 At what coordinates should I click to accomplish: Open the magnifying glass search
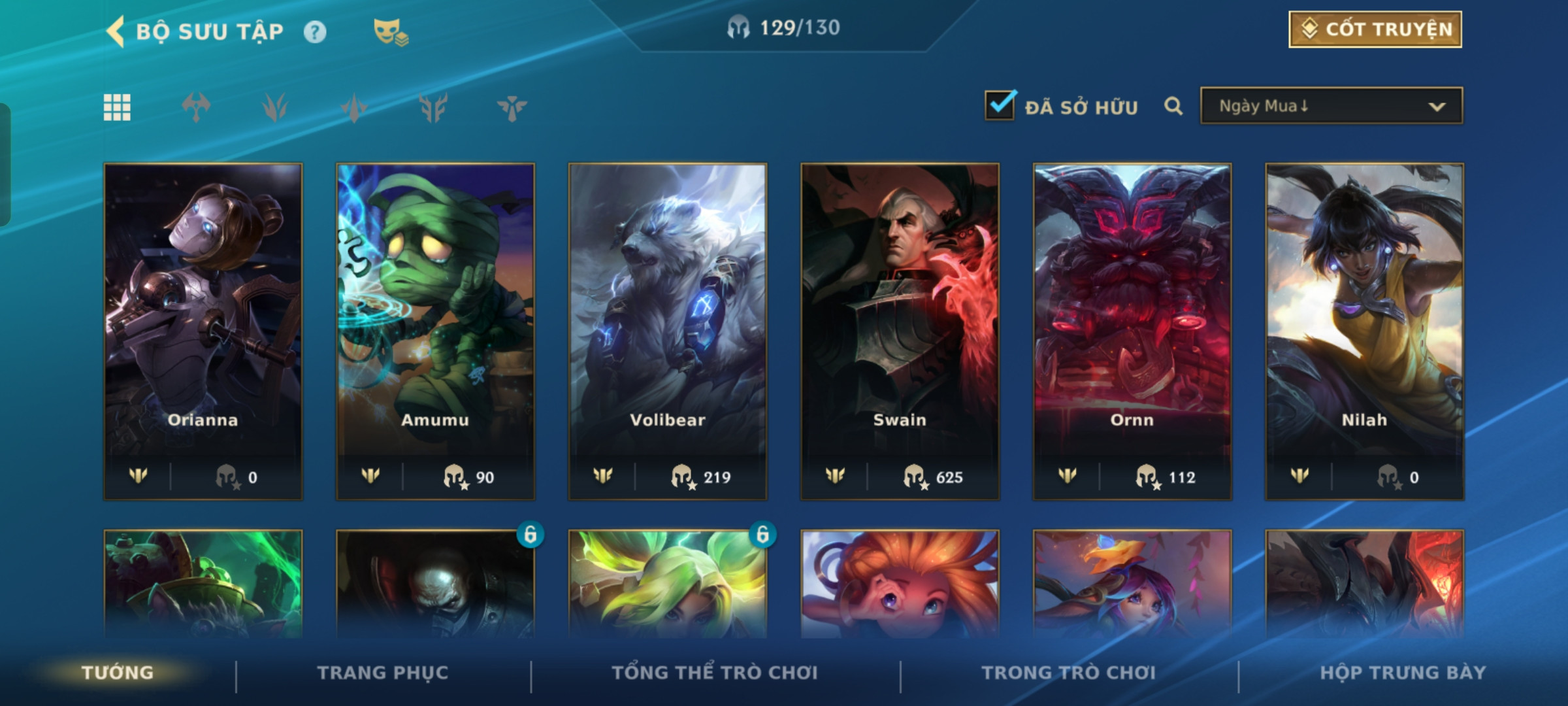(x=1173, y=106)
